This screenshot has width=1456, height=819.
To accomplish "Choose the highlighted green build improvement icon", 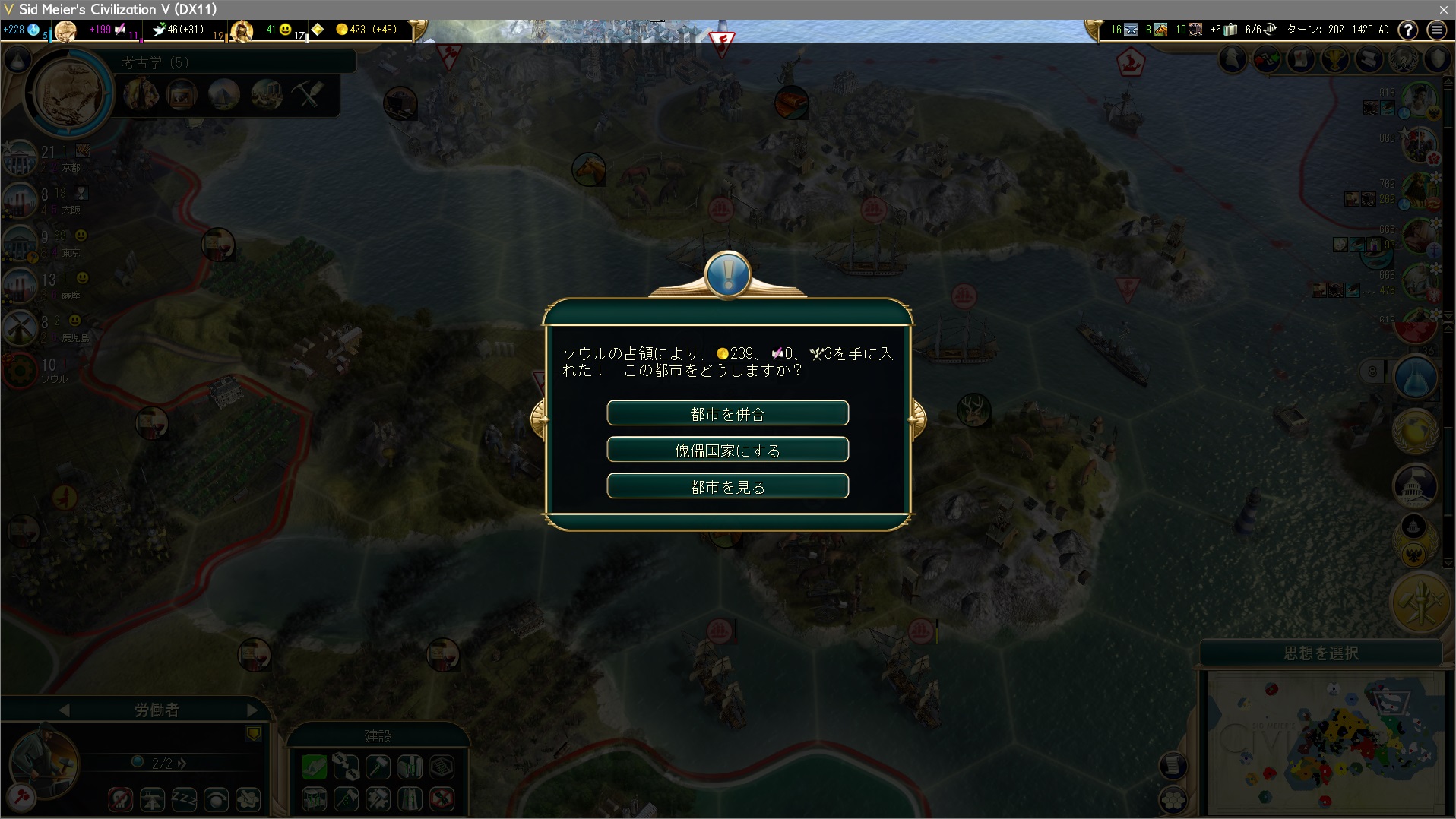I will coord(314,767).
